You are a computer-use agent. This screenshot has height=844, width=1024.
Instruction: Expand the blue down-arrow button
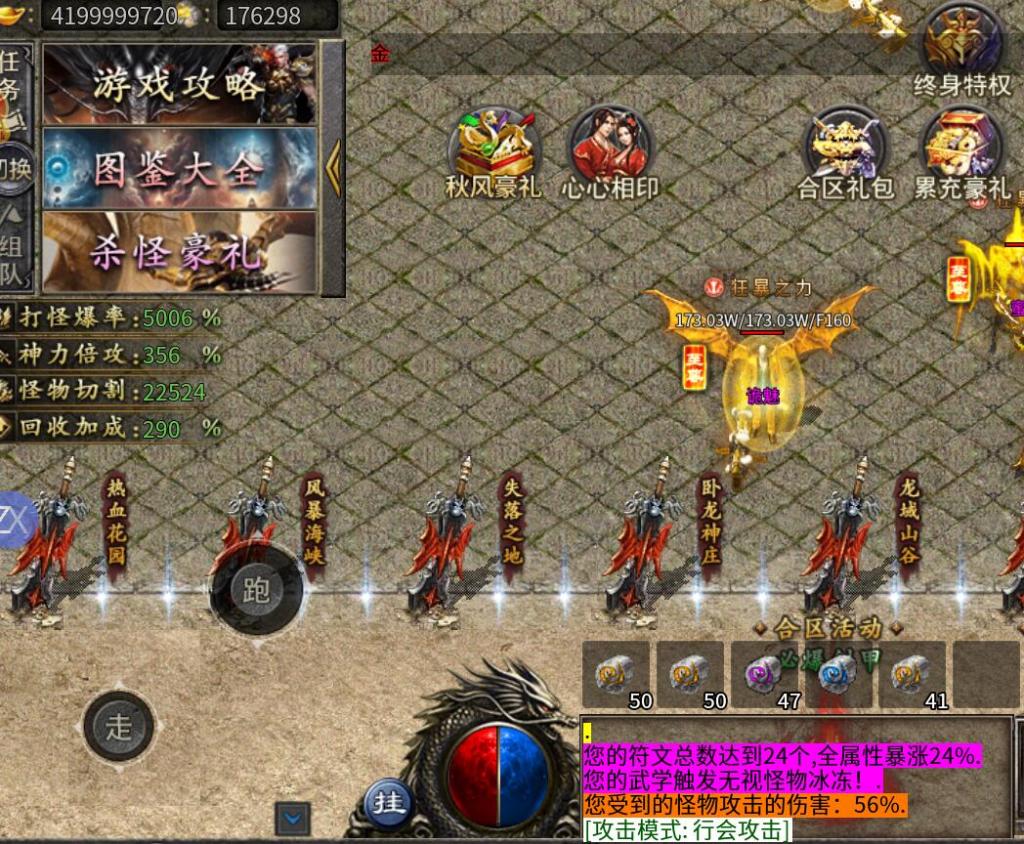(292, 819)
